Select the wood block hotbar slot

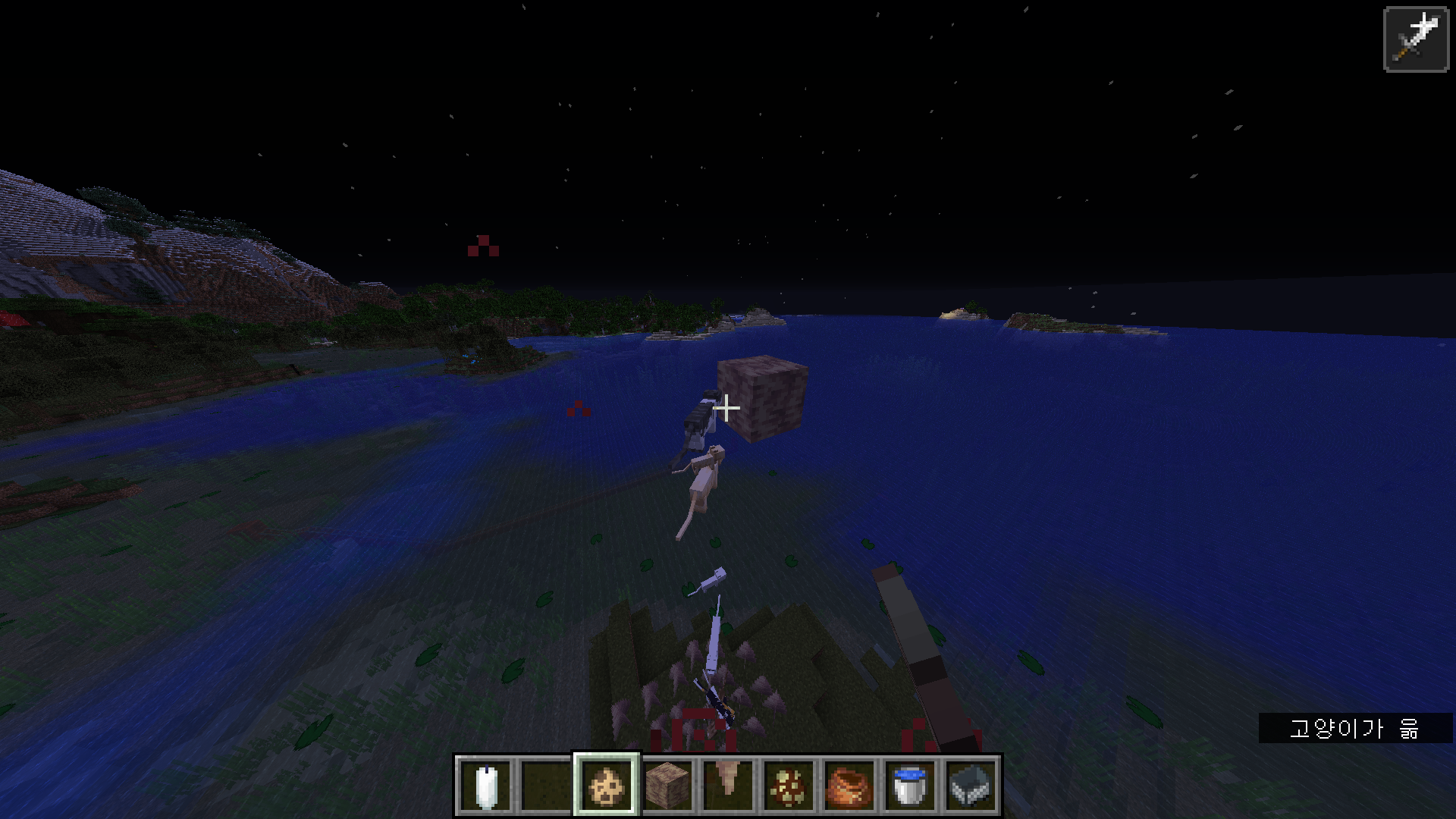(667, 786)
